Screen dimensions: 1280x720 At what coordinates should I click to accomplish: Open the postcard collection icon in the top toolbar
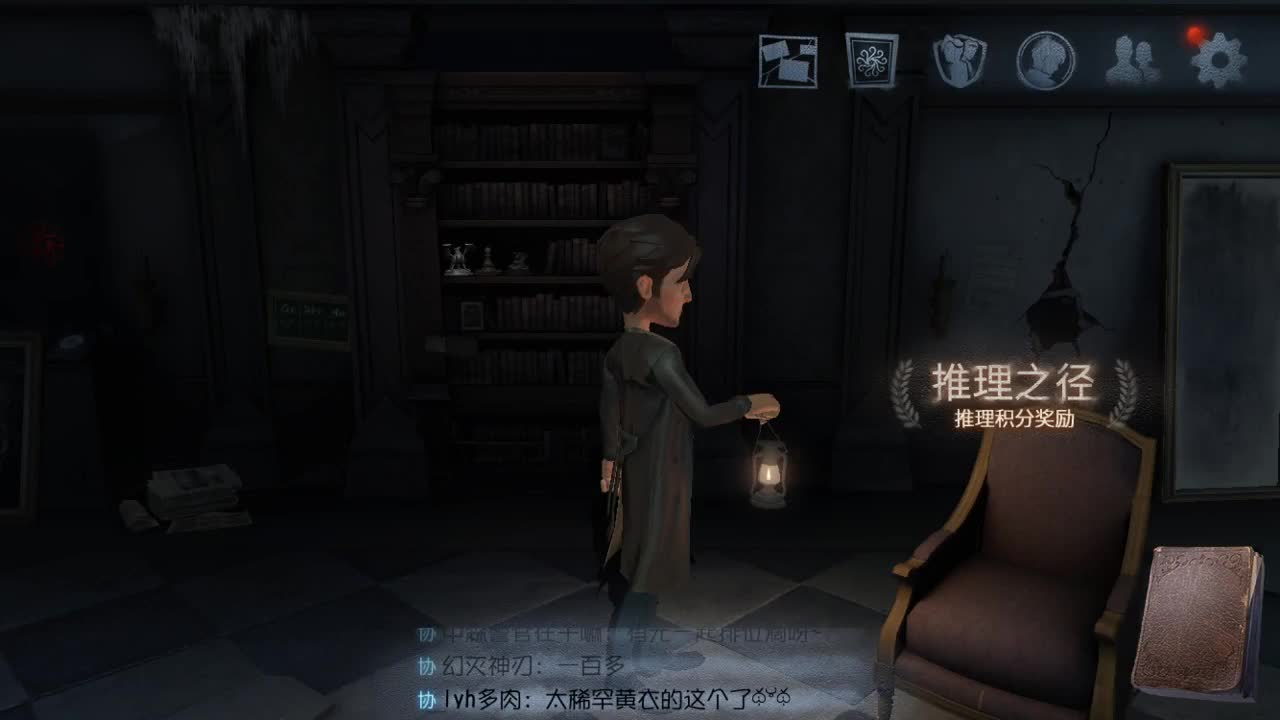788,62
